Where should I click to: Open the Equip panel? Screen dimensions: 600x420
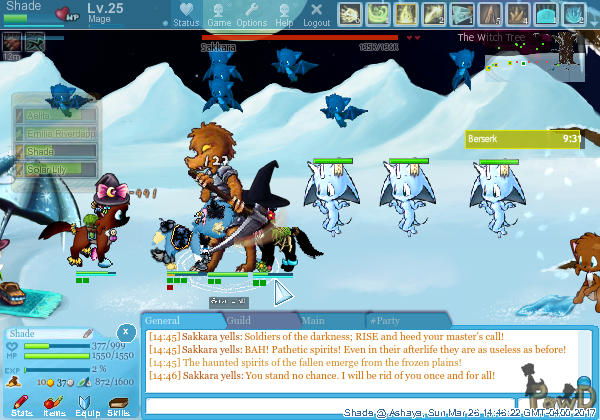[x=86, y=404]
